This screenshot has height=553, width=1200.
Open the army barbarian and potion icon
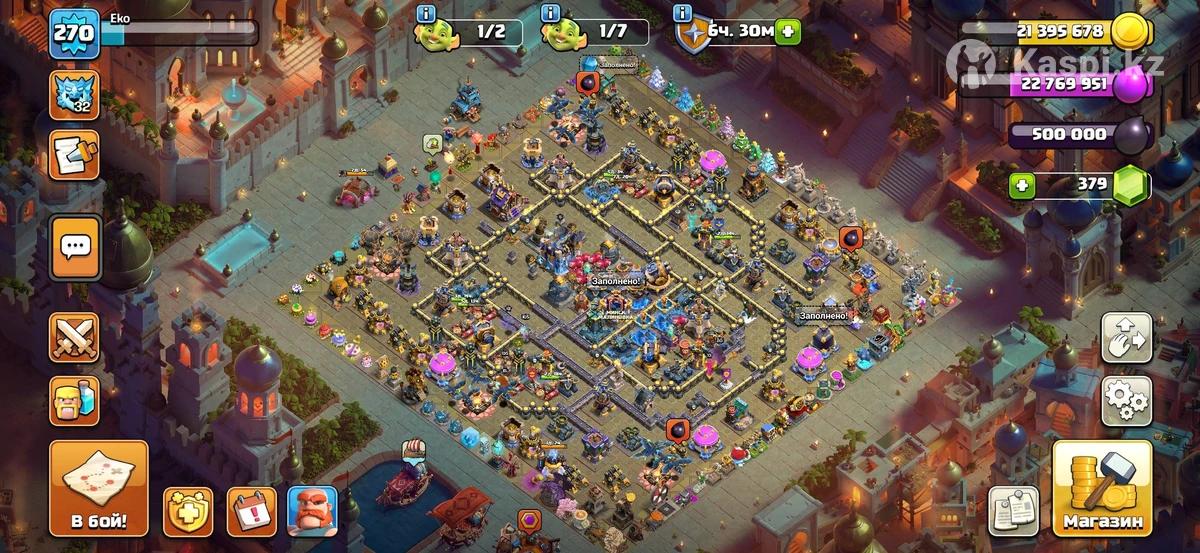(75, 400)
